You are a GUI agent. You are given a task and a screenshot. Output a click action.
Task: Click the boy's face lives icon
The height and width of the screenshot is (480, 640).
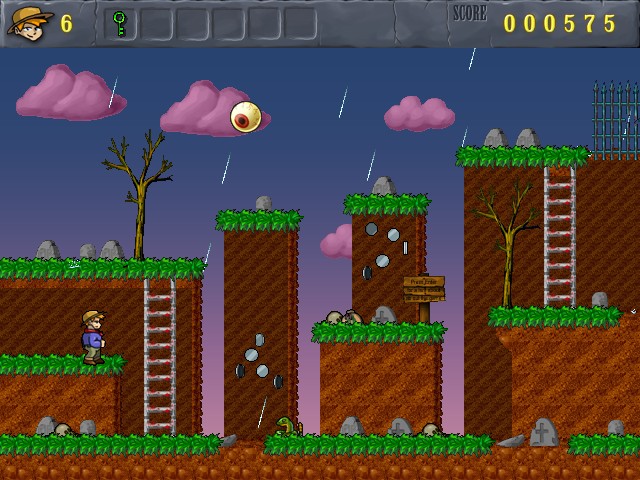click(x=30, y=22)
